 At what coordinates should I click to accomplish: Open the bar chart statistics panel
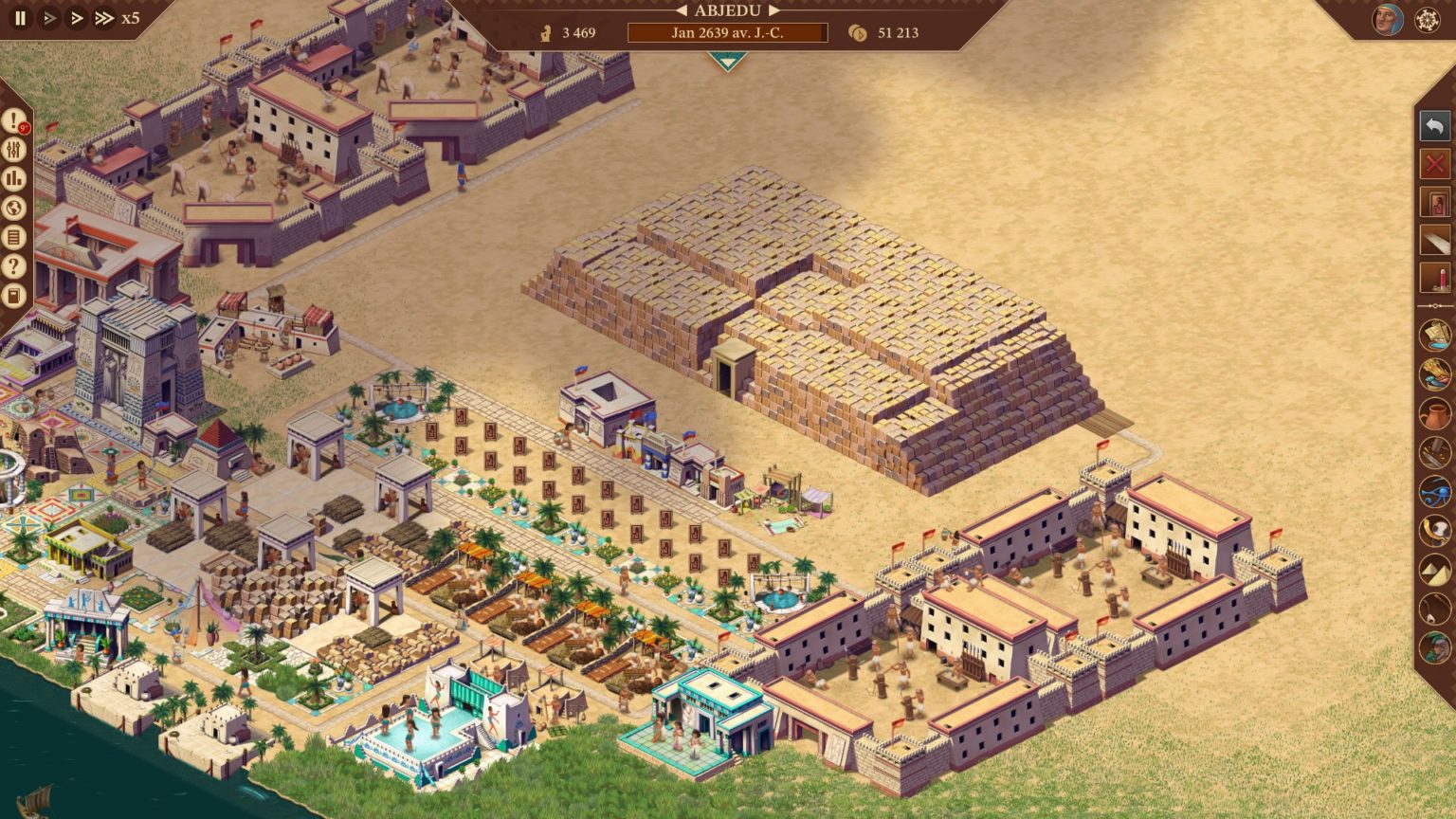click(13, 179)
